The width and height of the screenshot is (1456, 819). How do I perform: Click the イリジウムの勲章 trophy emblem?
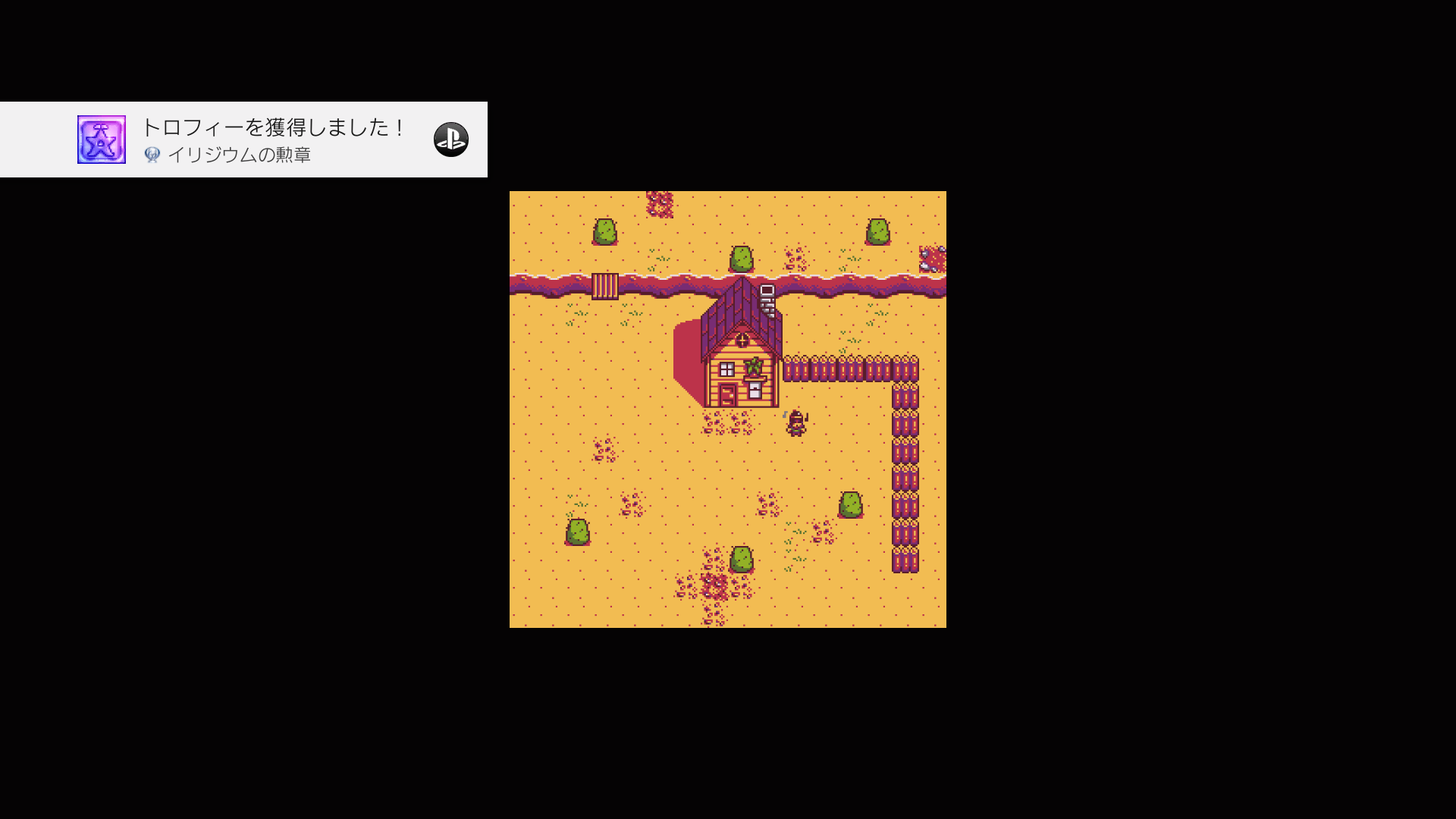click(x=101, y=139)
